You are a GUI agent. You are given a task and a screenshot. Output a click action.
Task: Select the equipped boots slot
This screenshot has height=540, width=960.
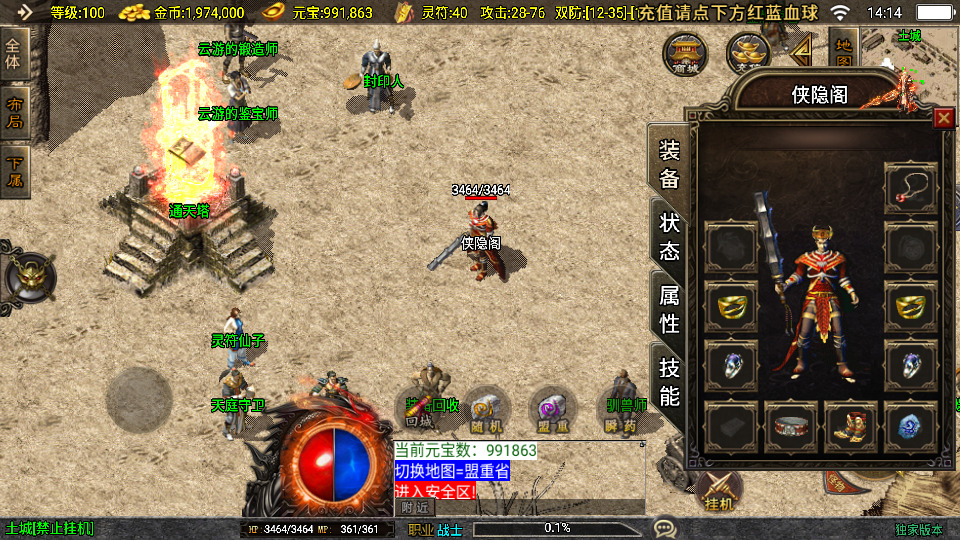851,425
